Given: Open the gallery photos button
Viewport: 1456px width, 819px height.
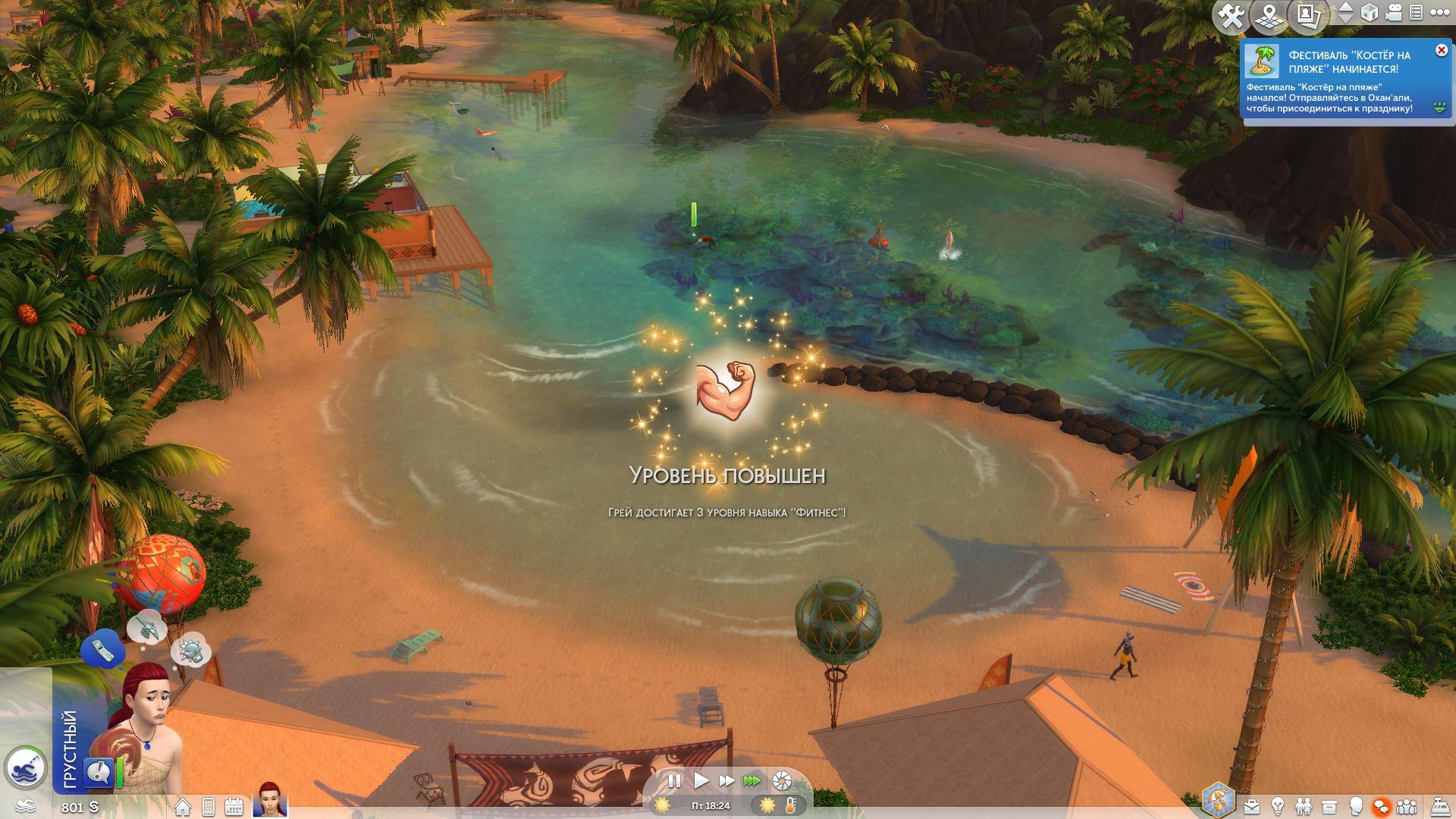Looking at the screenshot, I should 1308,15.
